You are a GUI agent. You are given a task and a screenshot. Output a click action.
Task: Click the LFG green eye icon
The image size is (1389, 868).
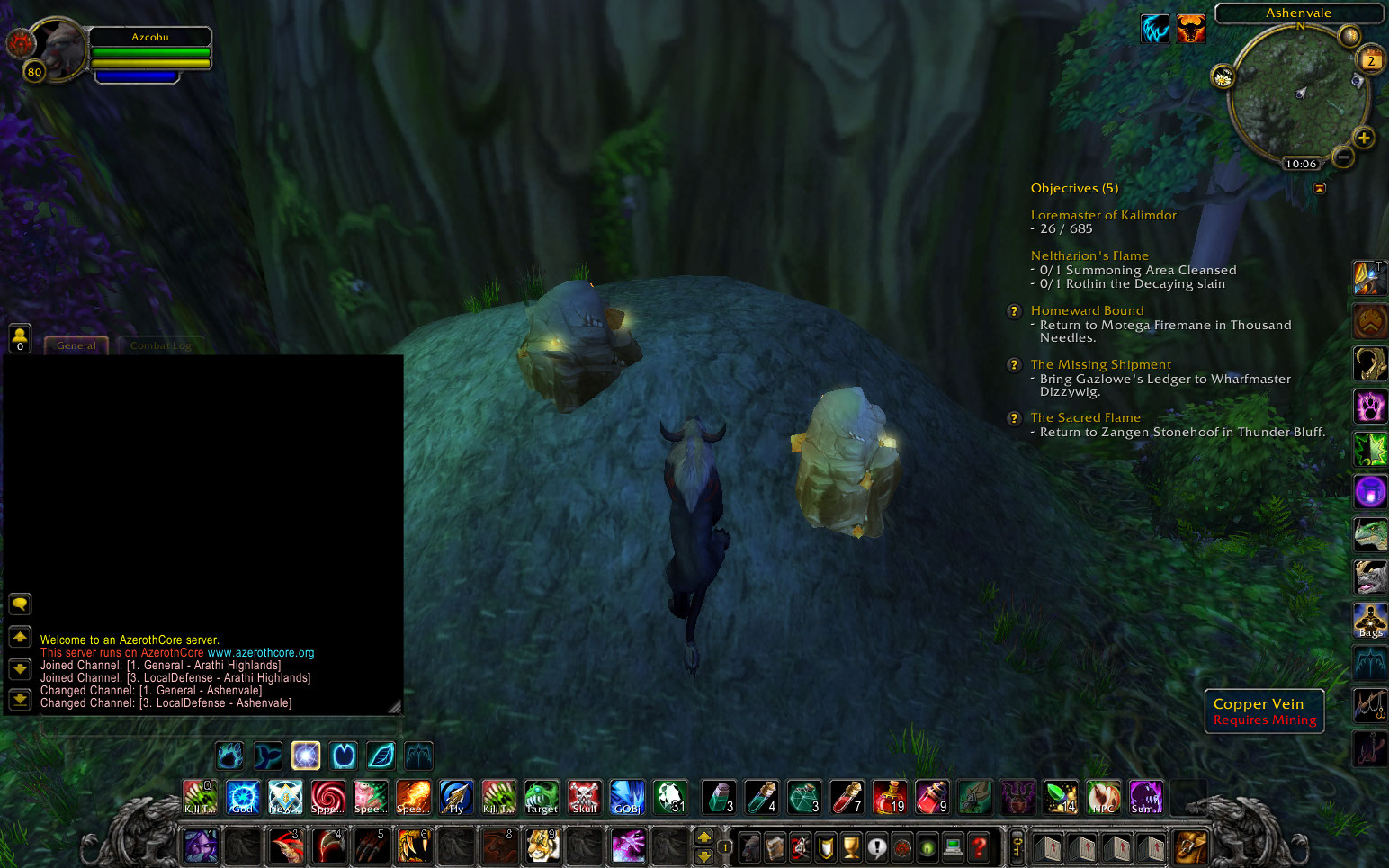pos(927,846)
